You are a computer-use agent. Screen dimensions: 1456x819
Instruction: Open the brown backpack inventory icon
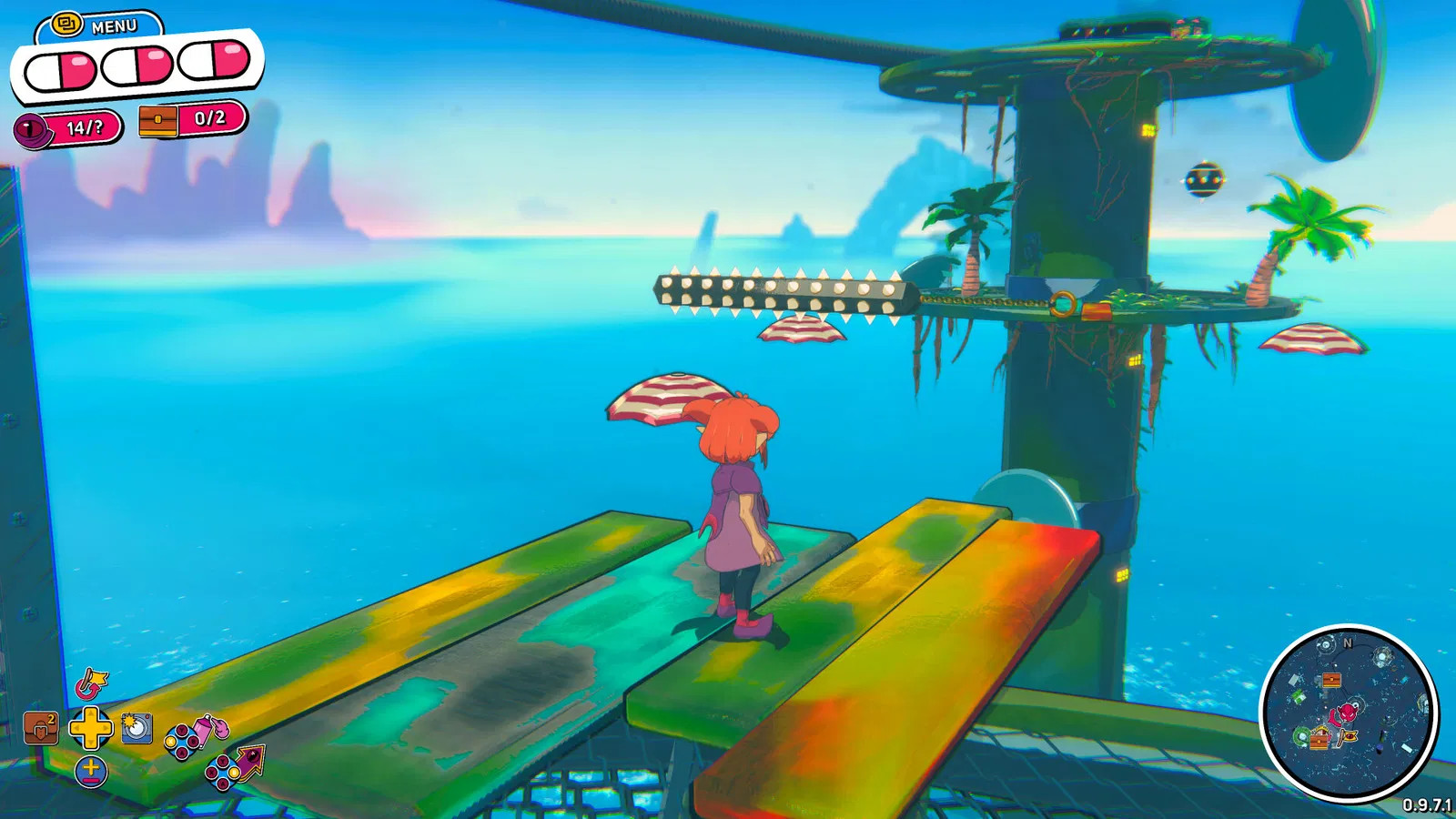(41, 728)
